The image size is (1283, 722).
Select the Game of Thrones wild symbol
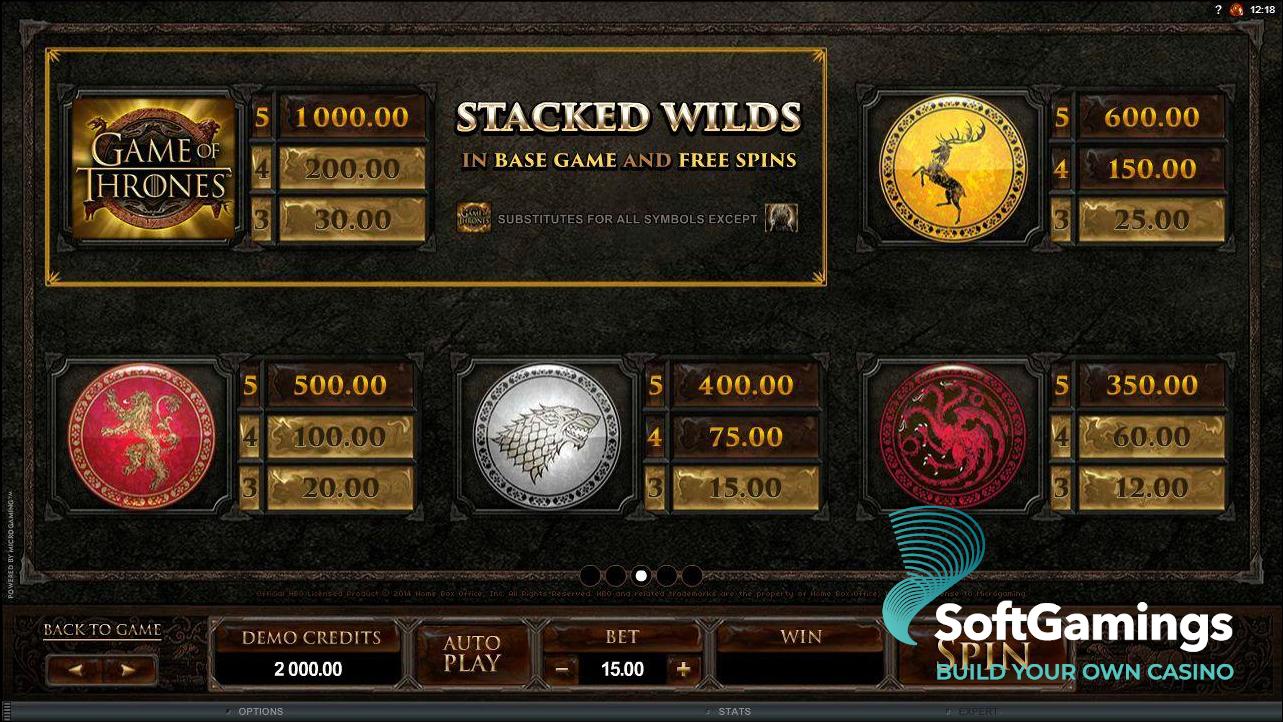[x=151, y=165]
